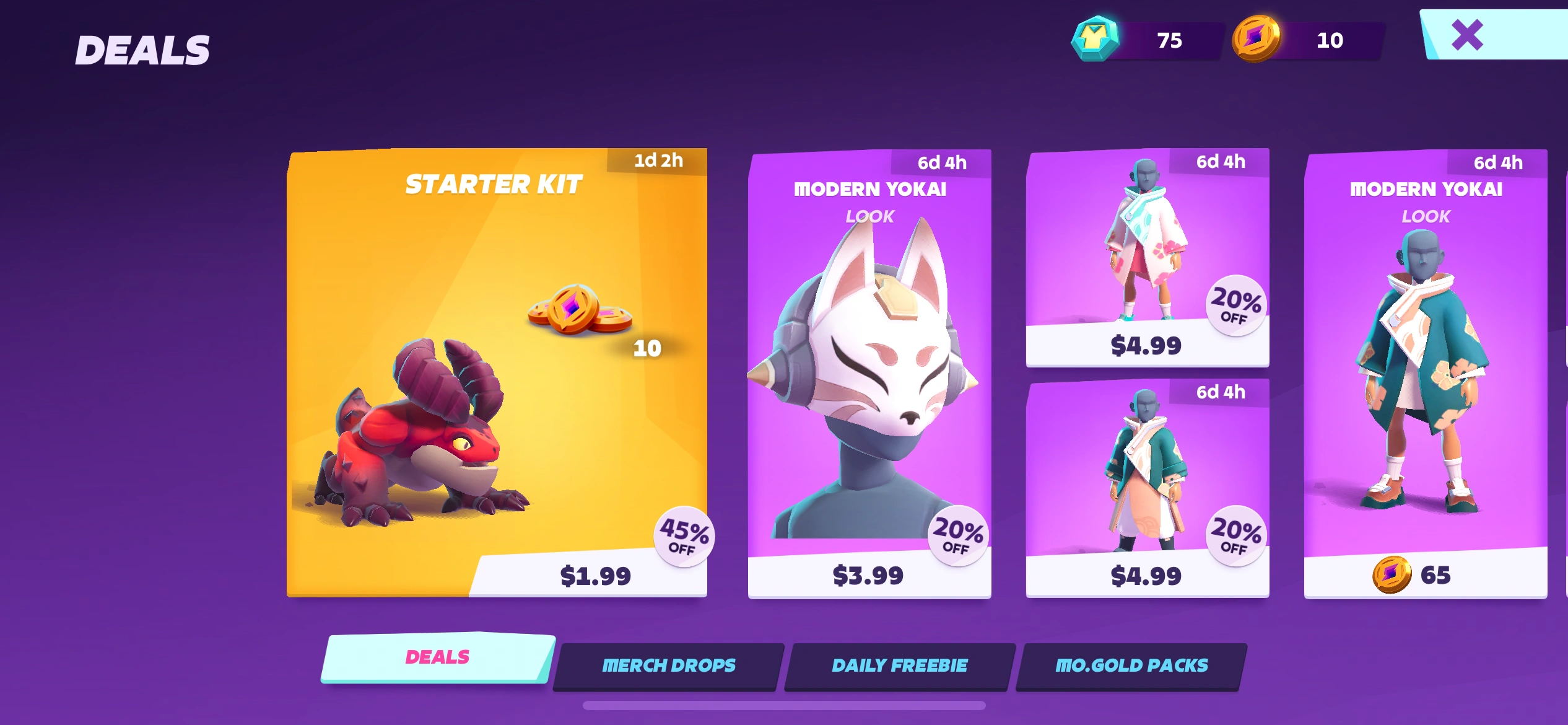The width and height of the screenshot is (1568, 725).
Task: Open the Merch Drops tab
Action: (x=669, y=666)
